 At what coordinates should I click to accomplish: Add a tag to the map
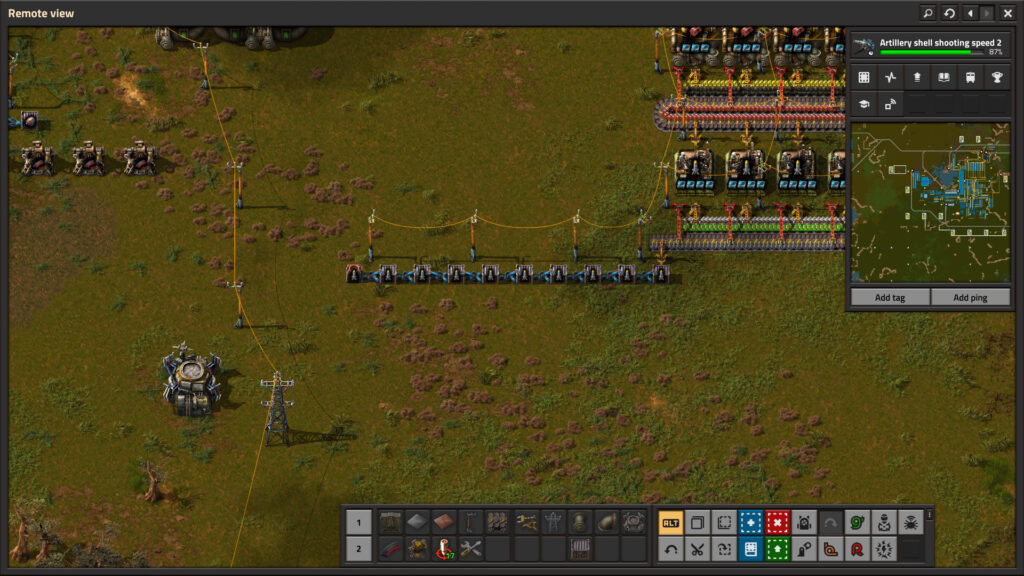[x=889, y=297]
